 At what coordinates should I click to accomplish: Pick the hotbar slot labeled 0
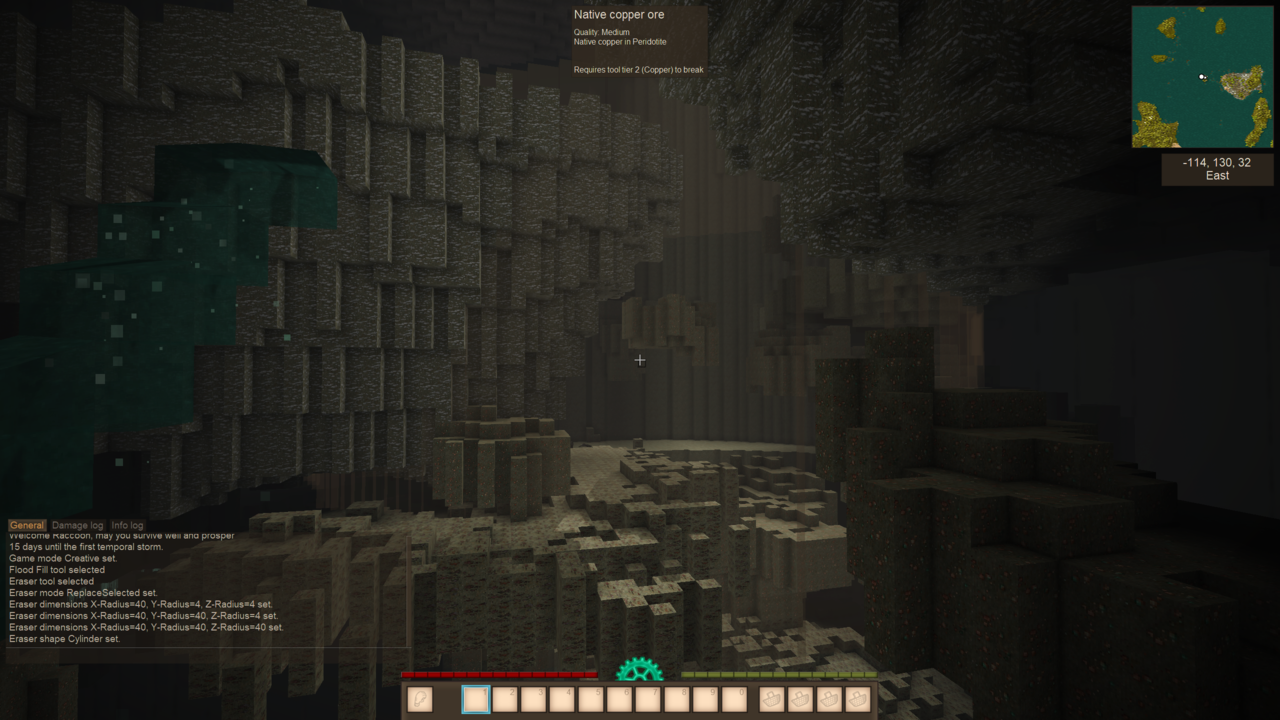pyautogui.click(x=734, y=699)
